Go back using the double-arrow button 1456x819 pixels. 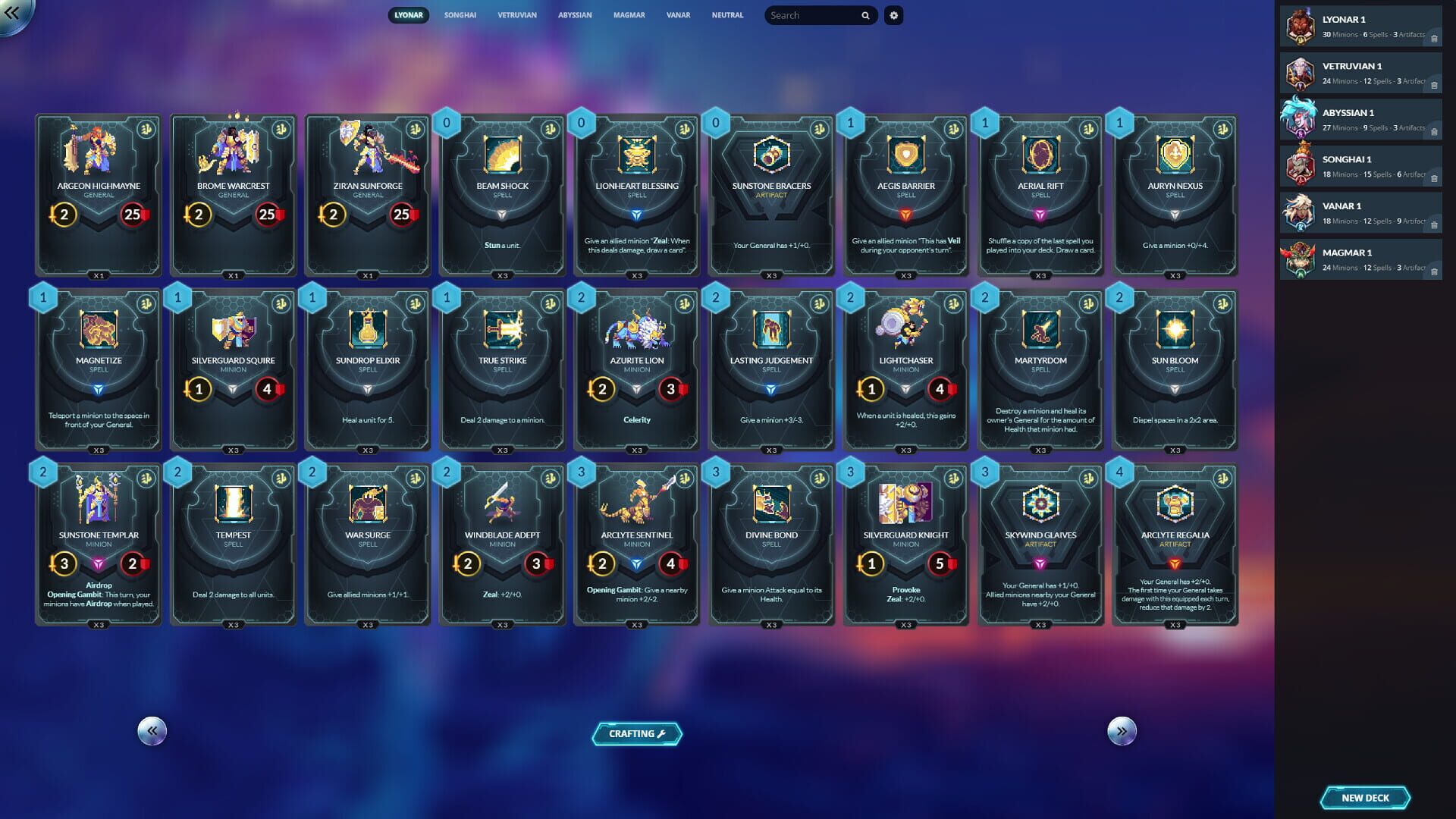coord(13,13)
